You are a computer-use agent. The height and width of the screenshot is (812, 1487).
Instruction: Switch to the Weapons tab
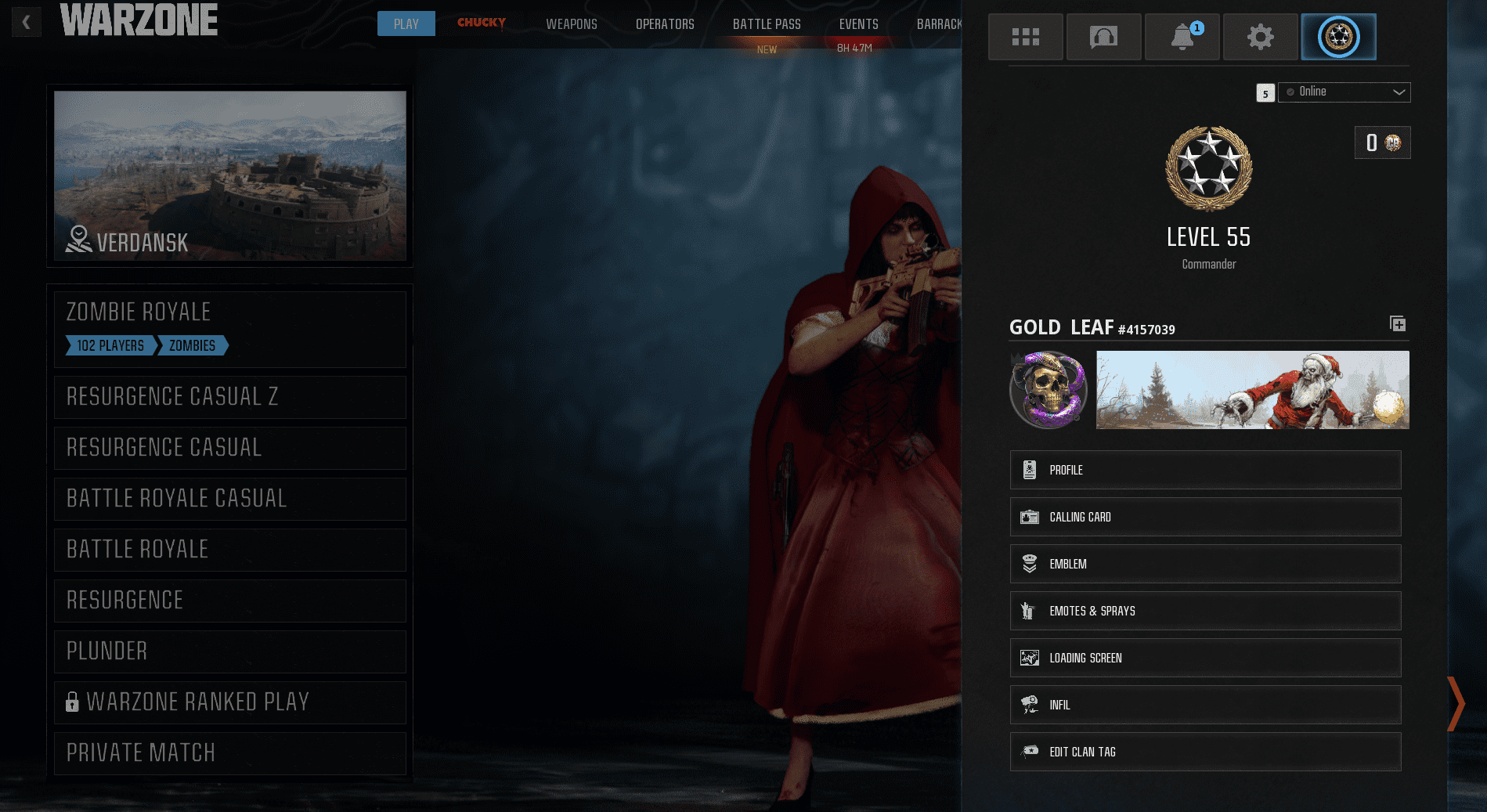coord(571,23)
